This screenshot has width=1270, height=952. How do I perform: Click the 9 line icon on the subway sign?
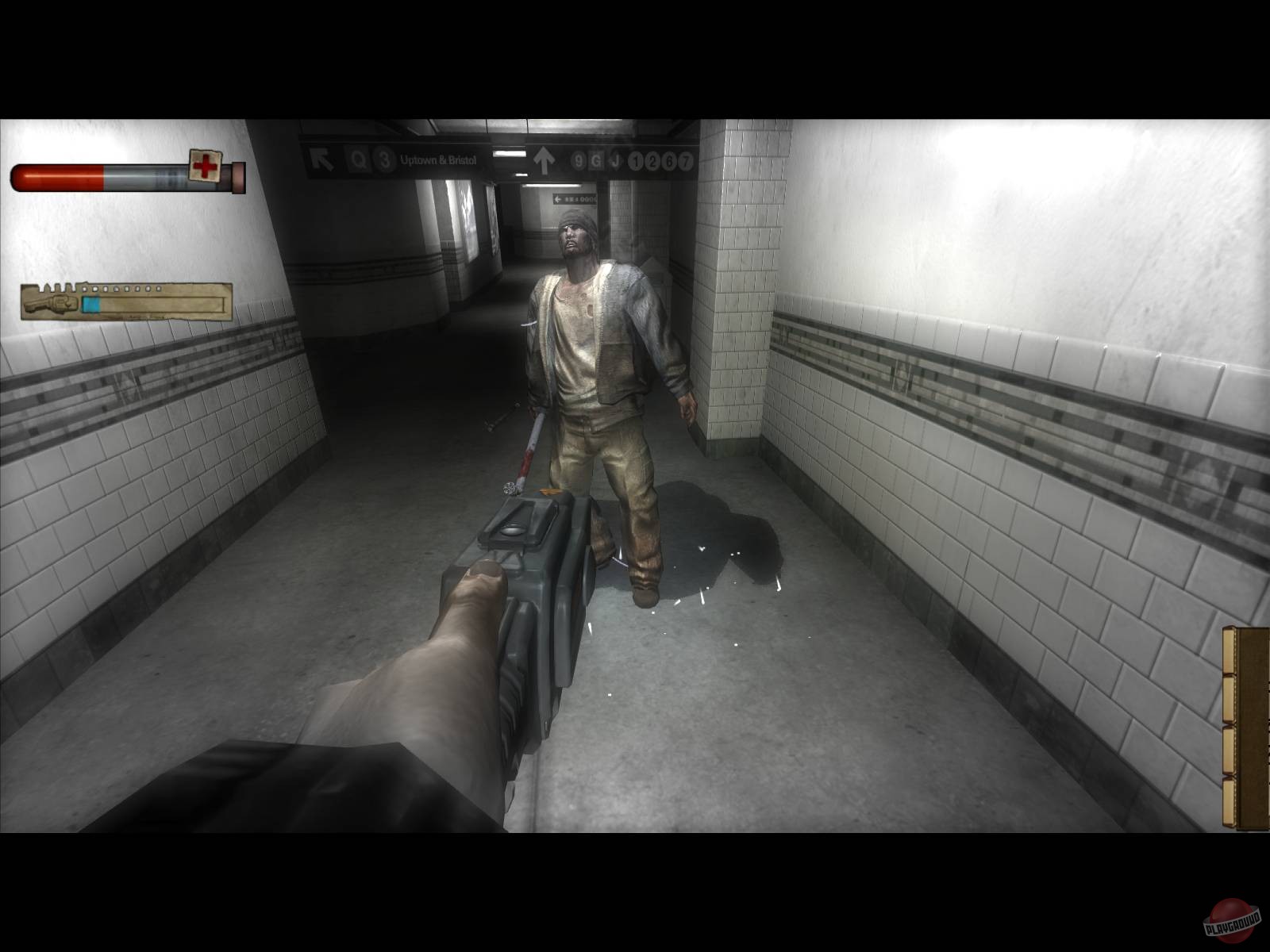point(578,159)
